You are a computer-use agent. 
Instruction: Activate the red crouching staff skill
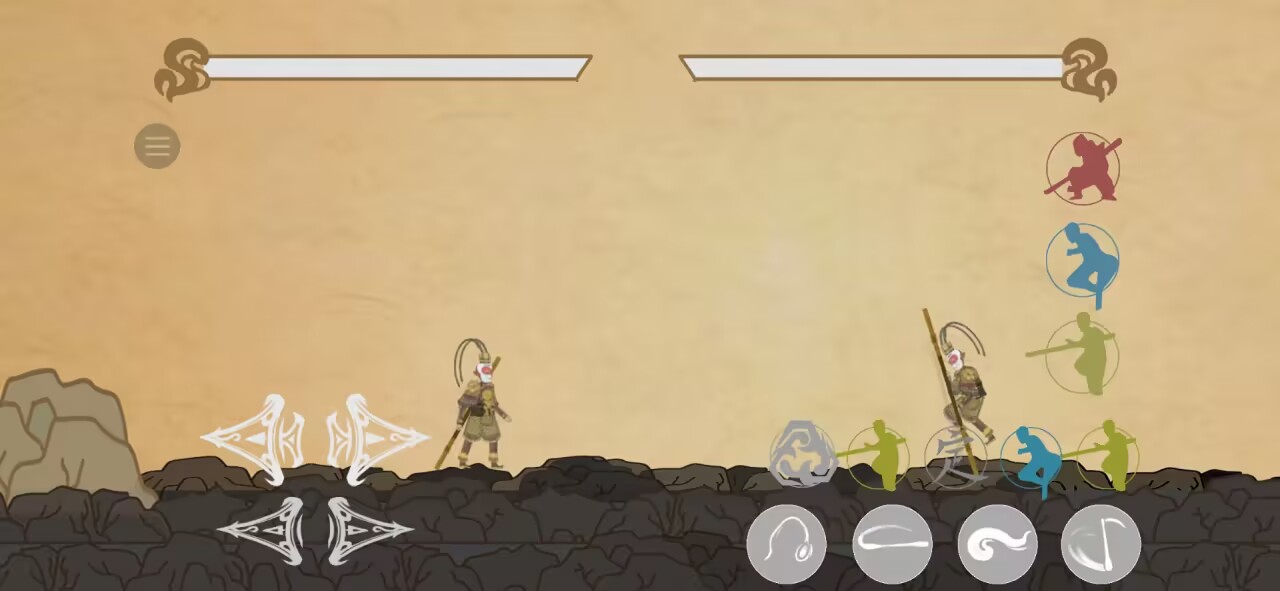tap(1082, 168)
